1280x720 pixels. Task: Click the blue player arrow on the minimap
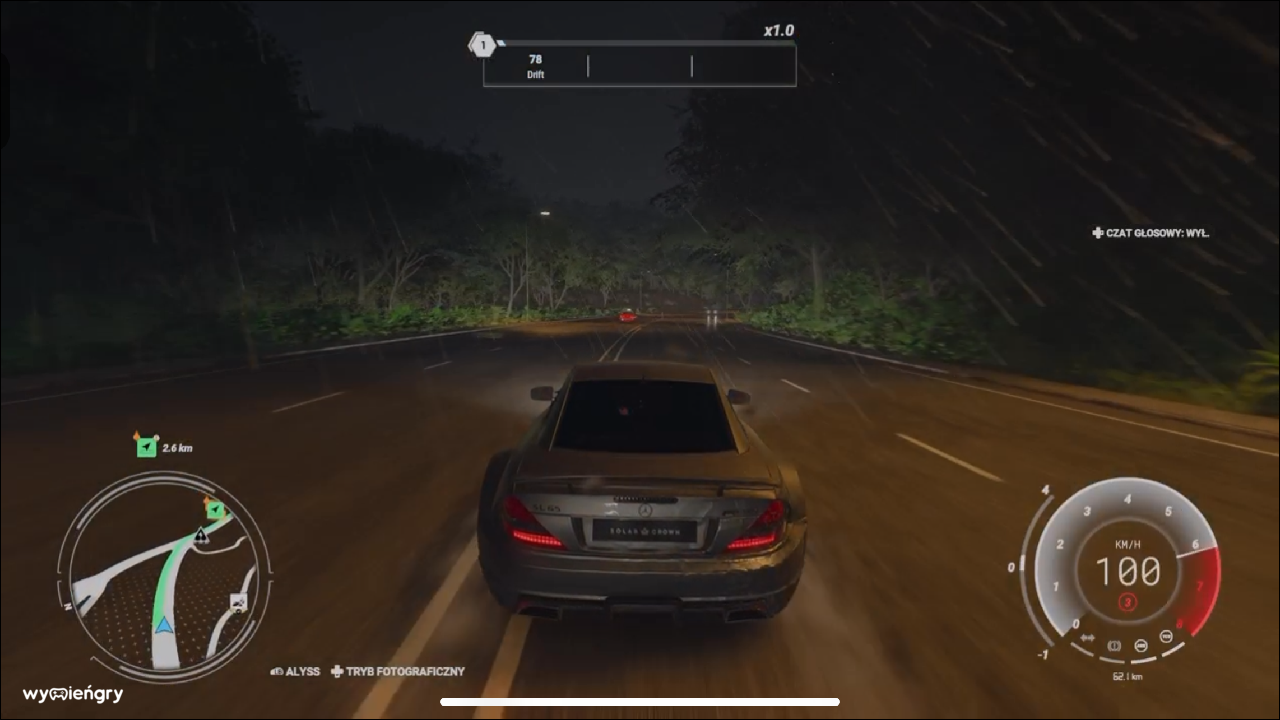[162, 627]
